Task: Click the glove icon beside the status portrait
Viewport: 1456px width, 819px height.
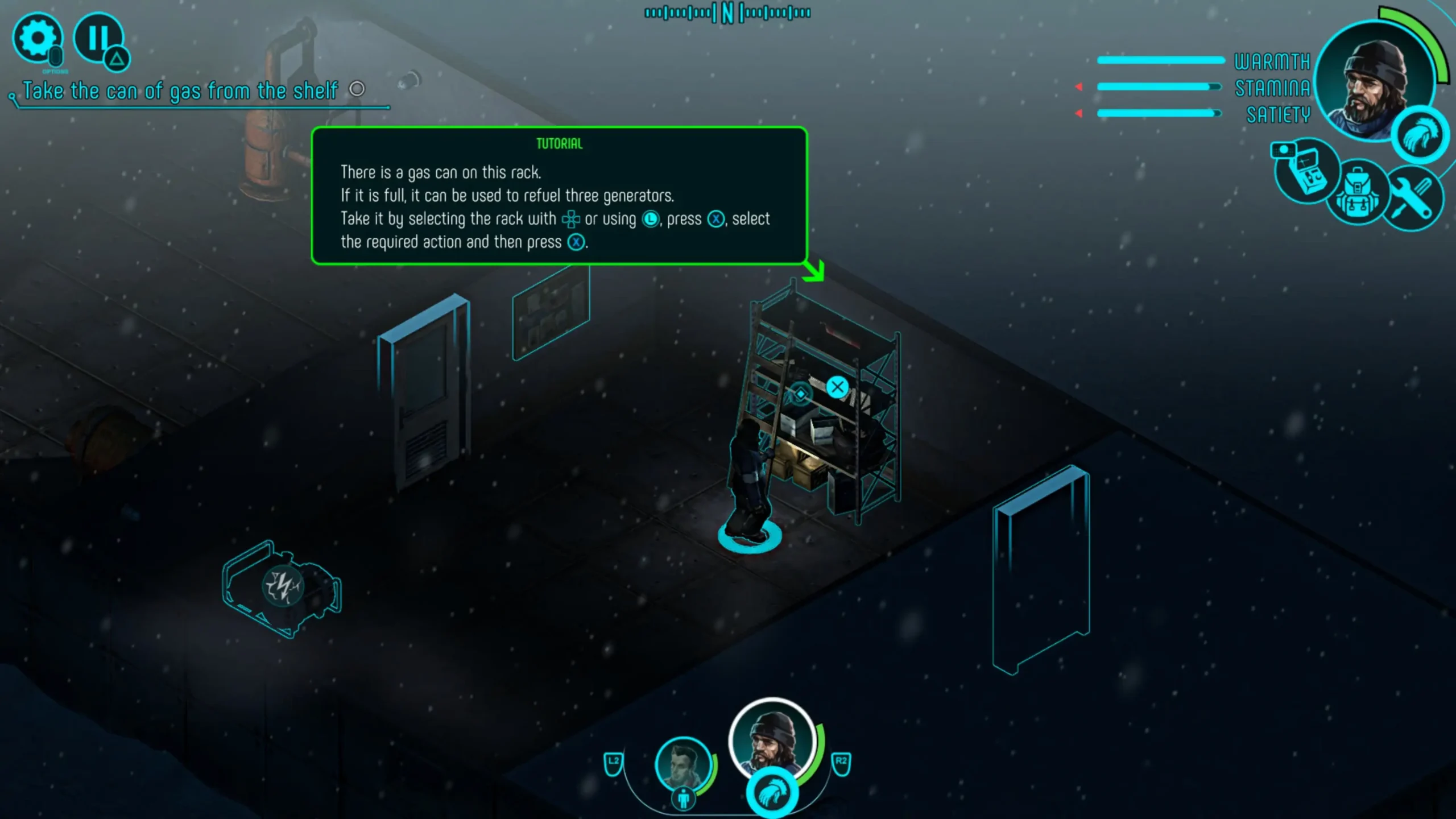Action: 1420,135
